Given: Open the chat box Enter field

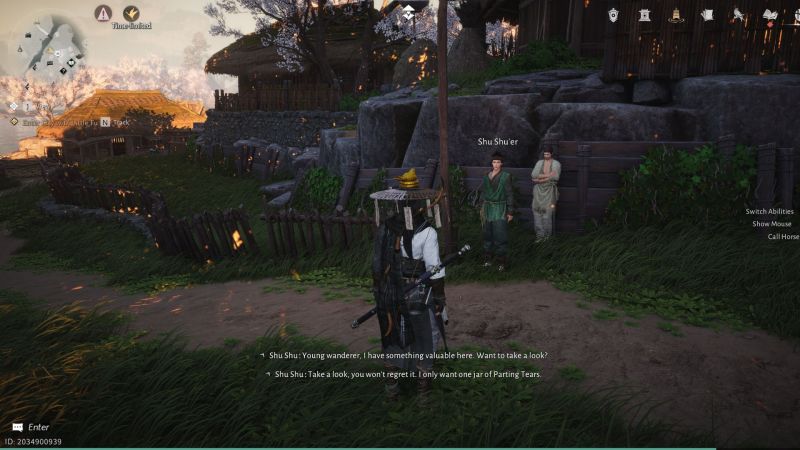Looking at the screenshot, I should click(38, 427).
